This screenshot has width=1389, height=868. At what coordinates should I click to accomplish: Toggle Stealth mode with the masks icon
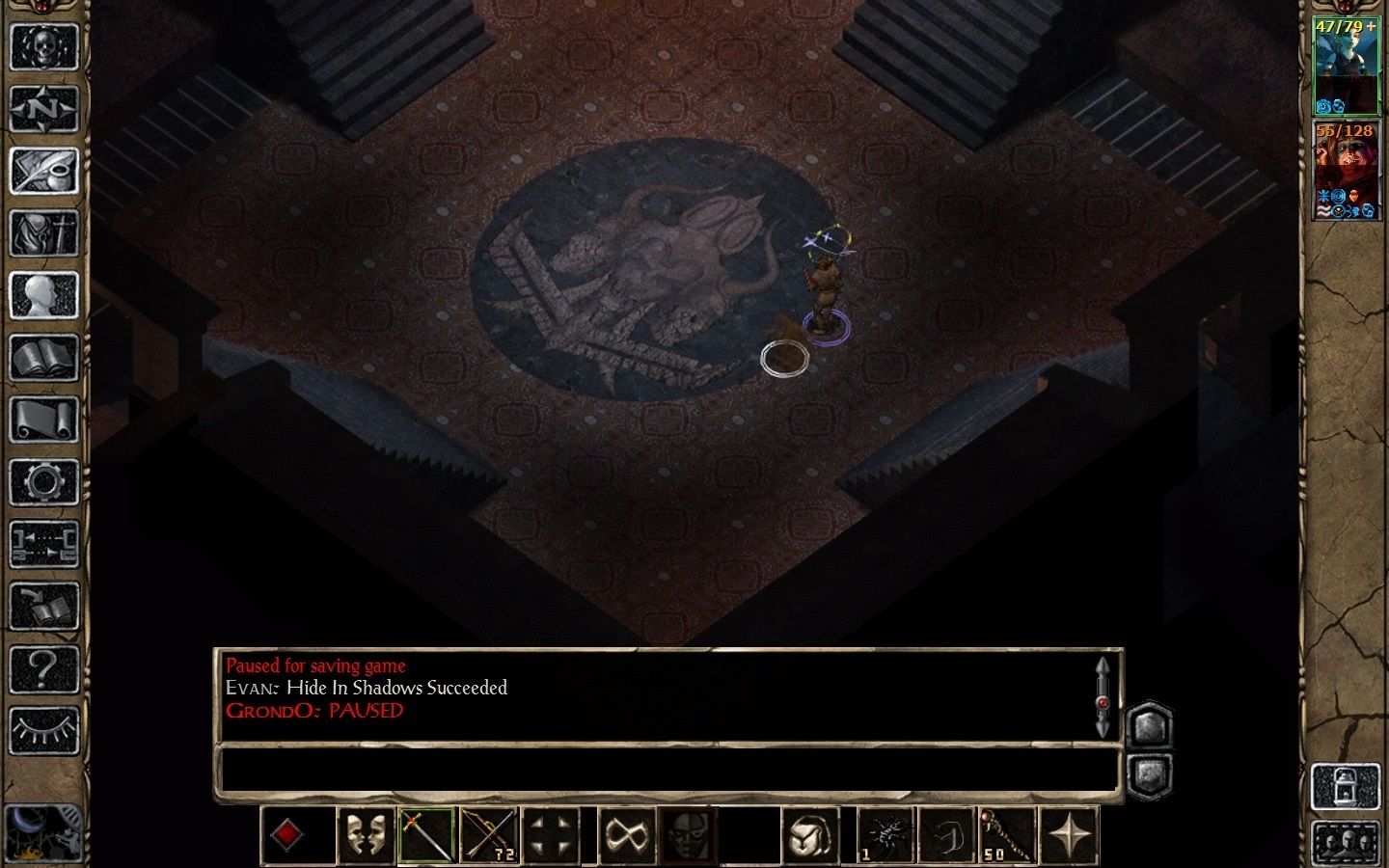coord(367,835)
